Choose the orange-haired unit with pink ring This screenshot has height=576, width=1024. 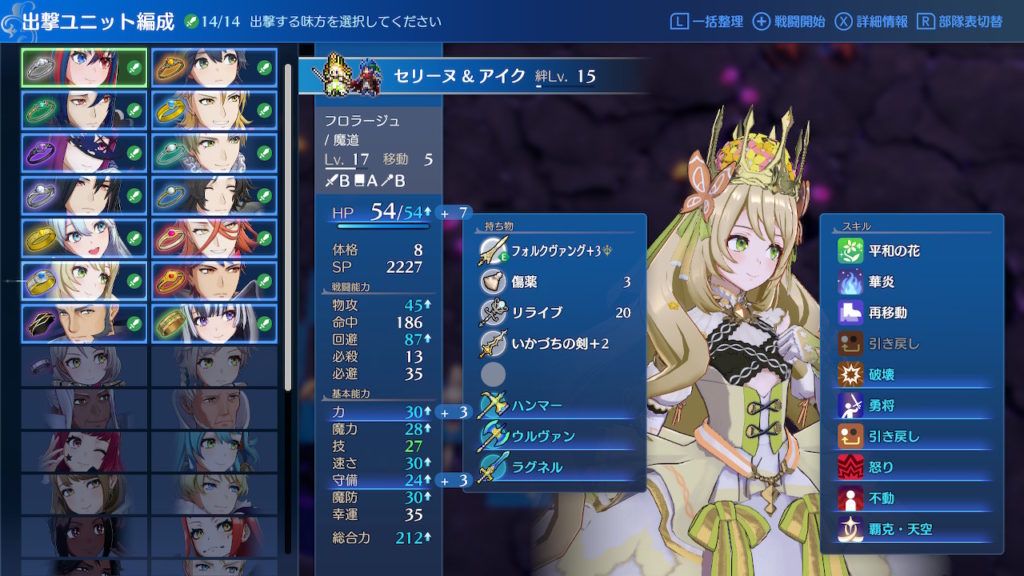coord(214,238)
